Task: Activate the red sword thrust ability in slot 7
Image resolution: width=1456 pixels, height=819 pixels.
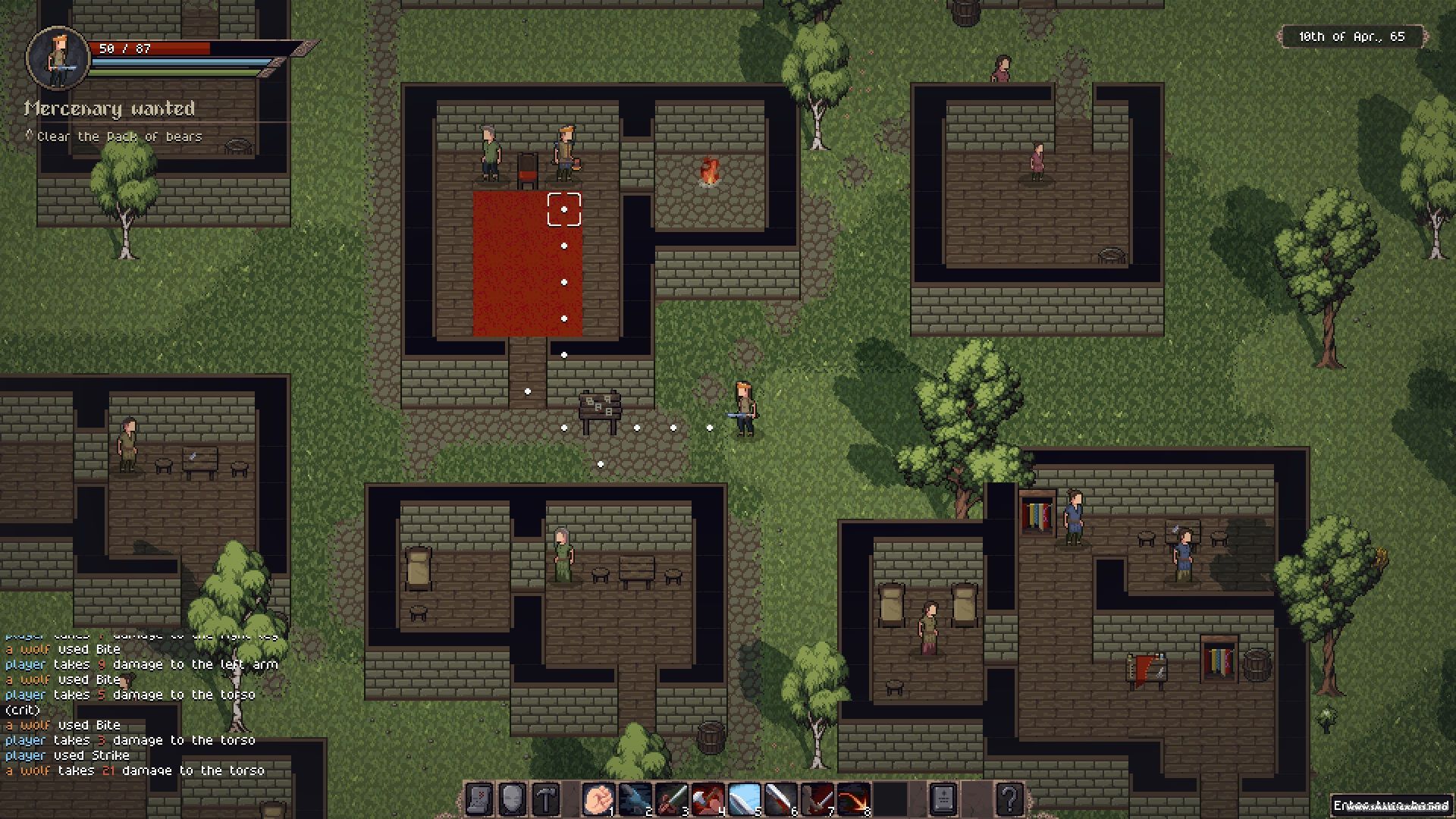Action: coord(817,799)
